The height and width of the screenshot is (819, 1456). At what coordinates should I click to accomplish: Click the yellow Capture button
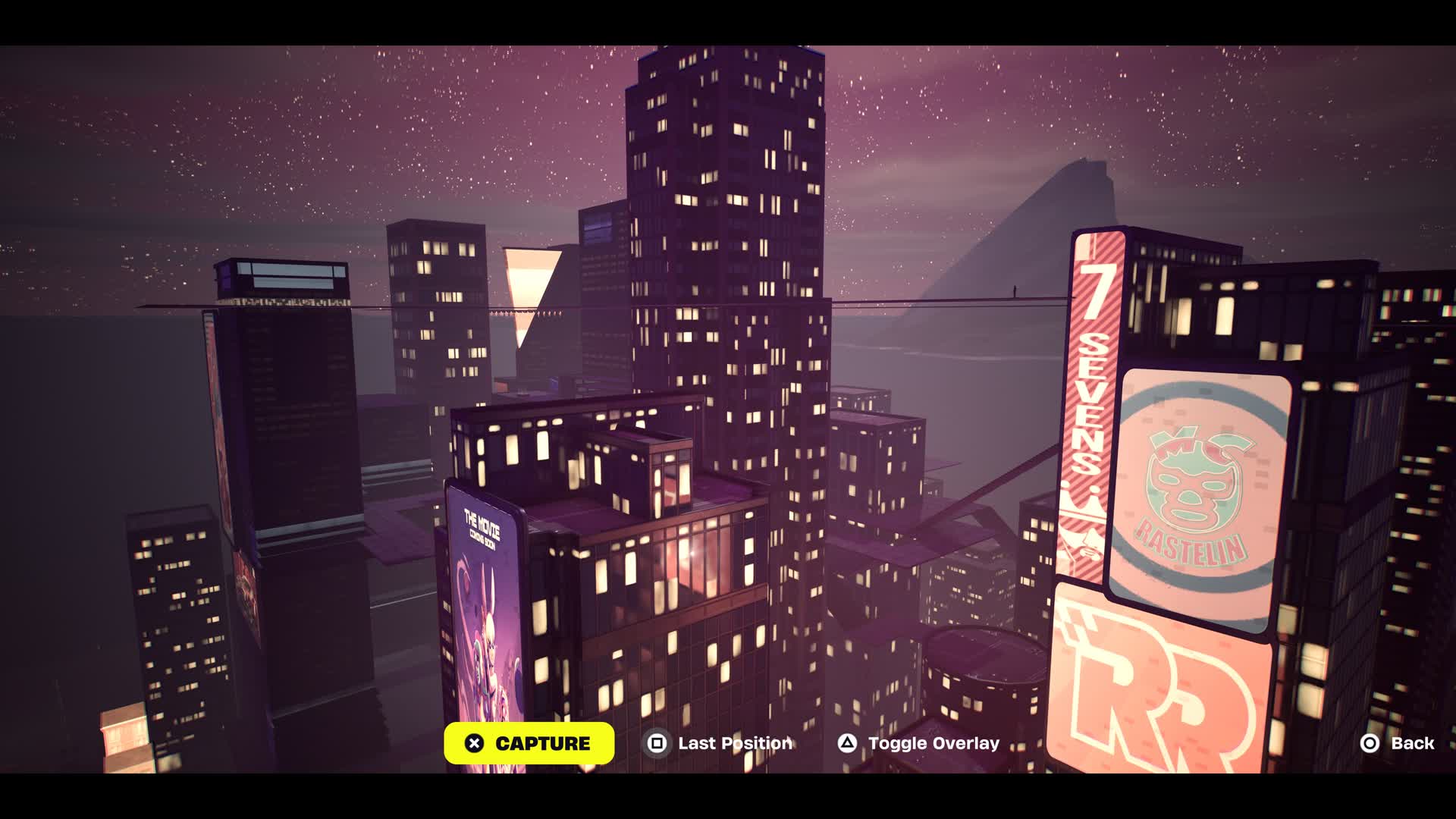pos(529,743)
